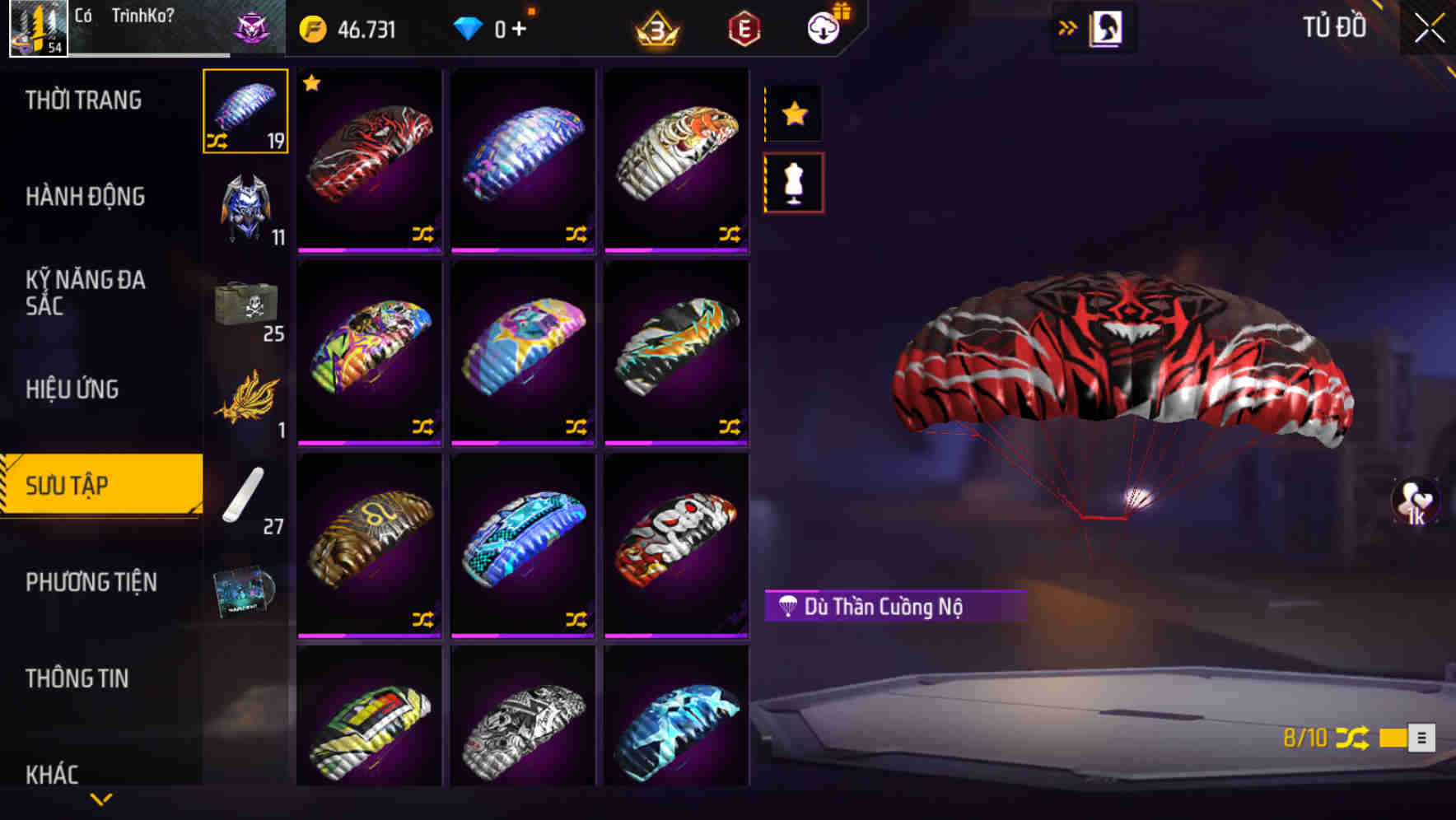Toggle shuffle on the red tiger parachute
1456x820 pixels.
tap(425, 235)
